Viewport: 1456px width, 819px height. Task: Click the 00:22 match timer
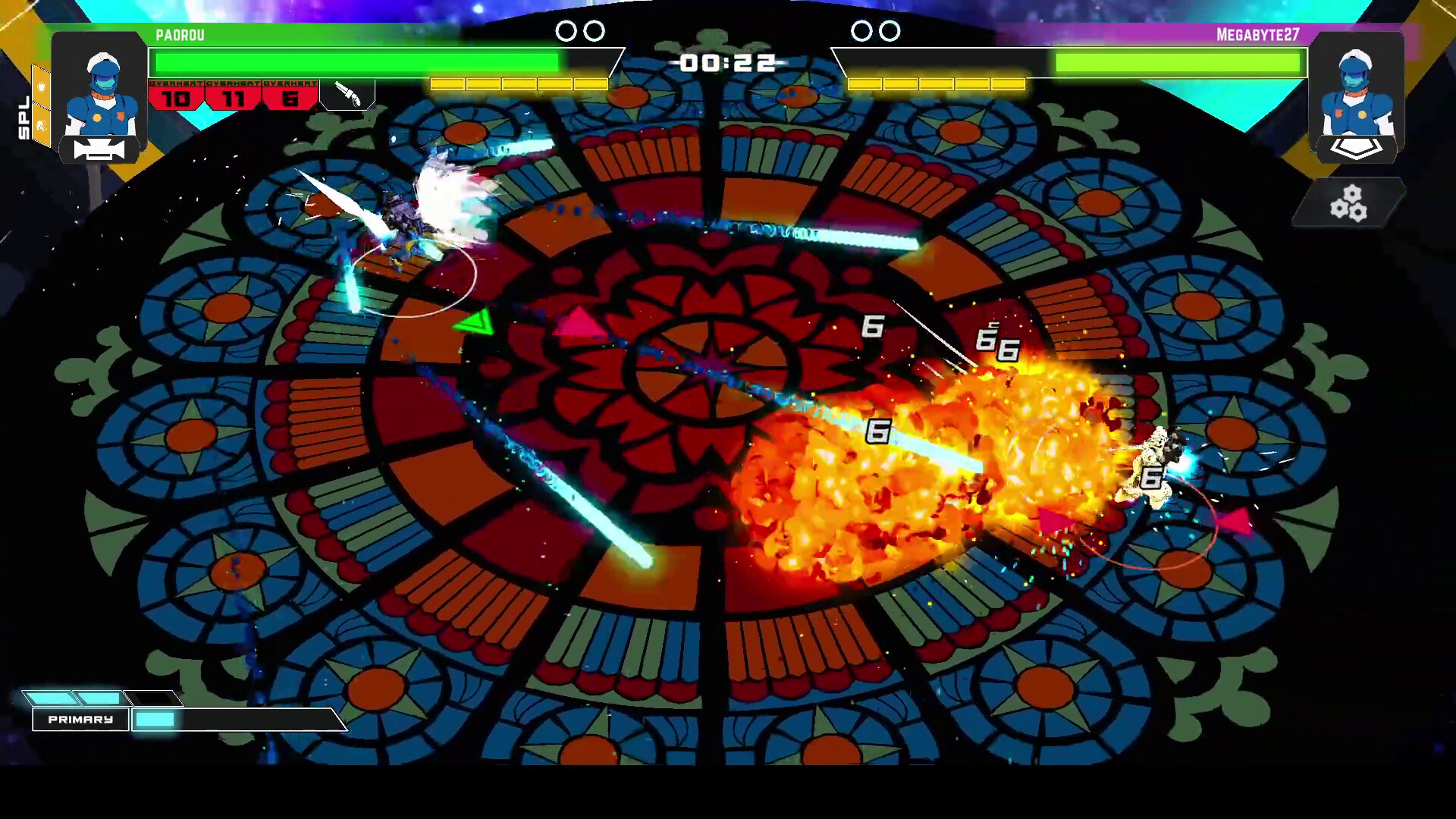point(727,64)
